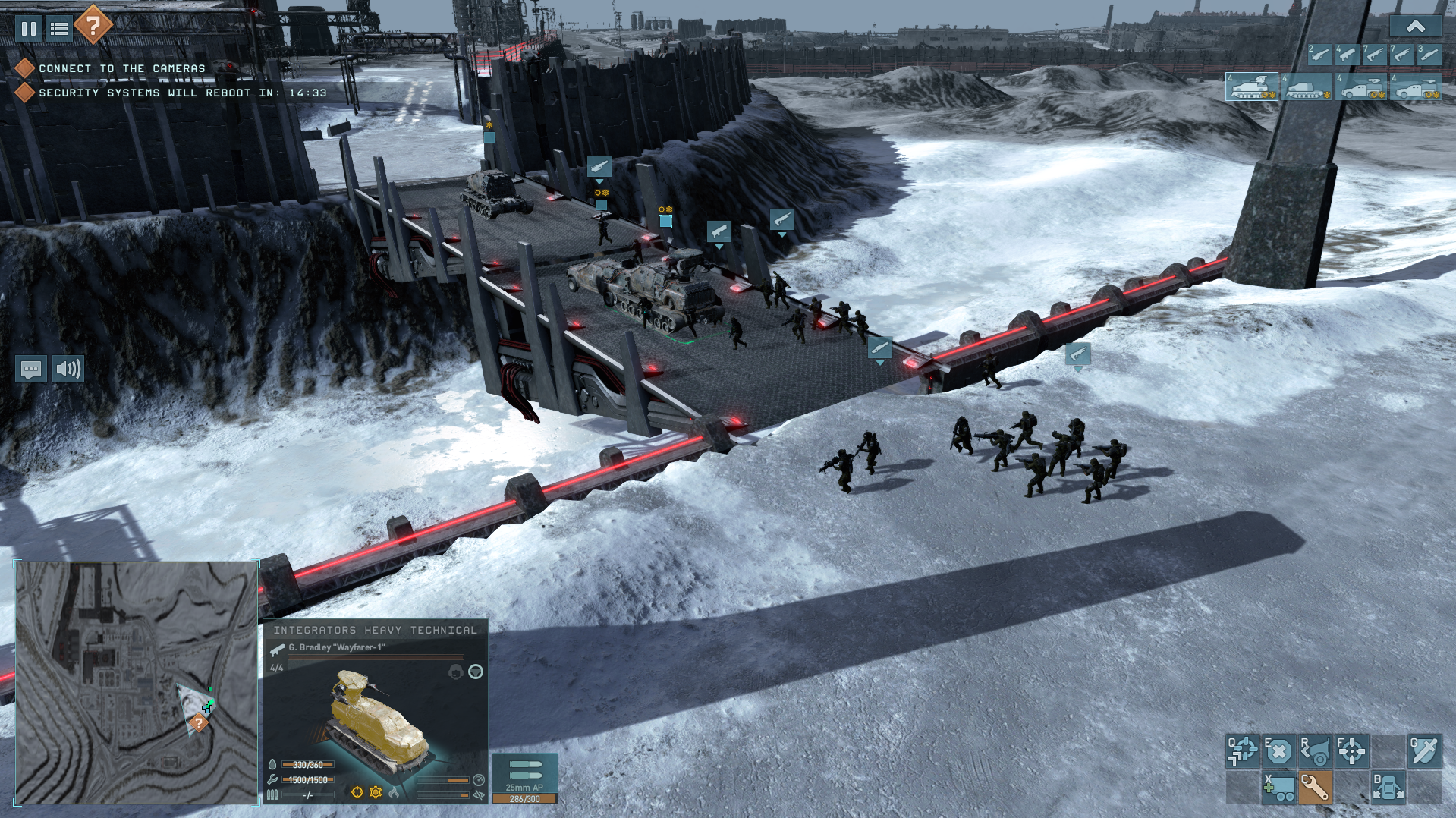Open the orange question mark help
The image size is (1456, 818).
(93, 26)
